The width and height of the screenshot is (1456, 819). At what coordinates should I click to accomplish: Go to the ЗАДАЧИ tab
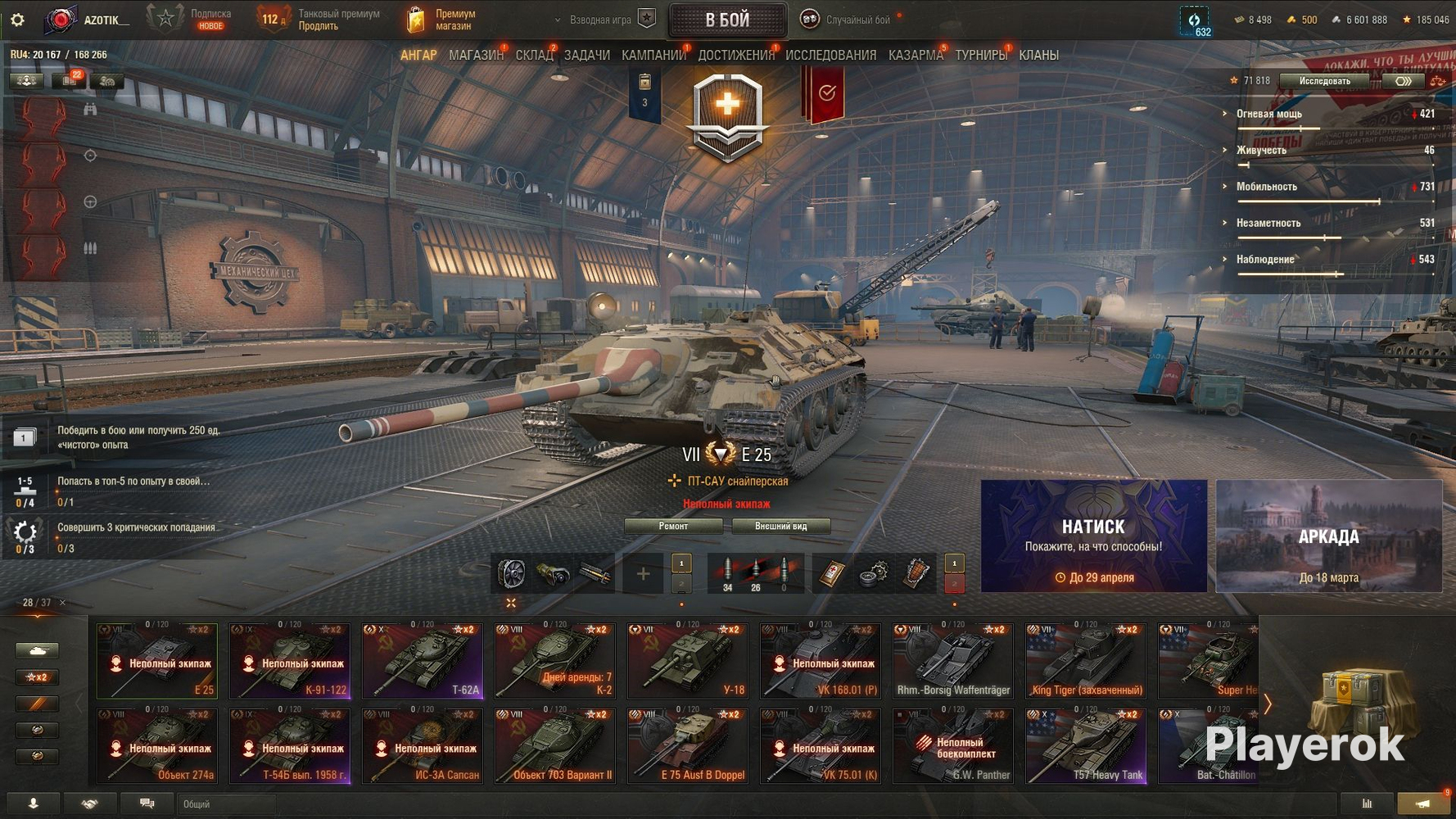pyautogui.click(x=586, y=55)
